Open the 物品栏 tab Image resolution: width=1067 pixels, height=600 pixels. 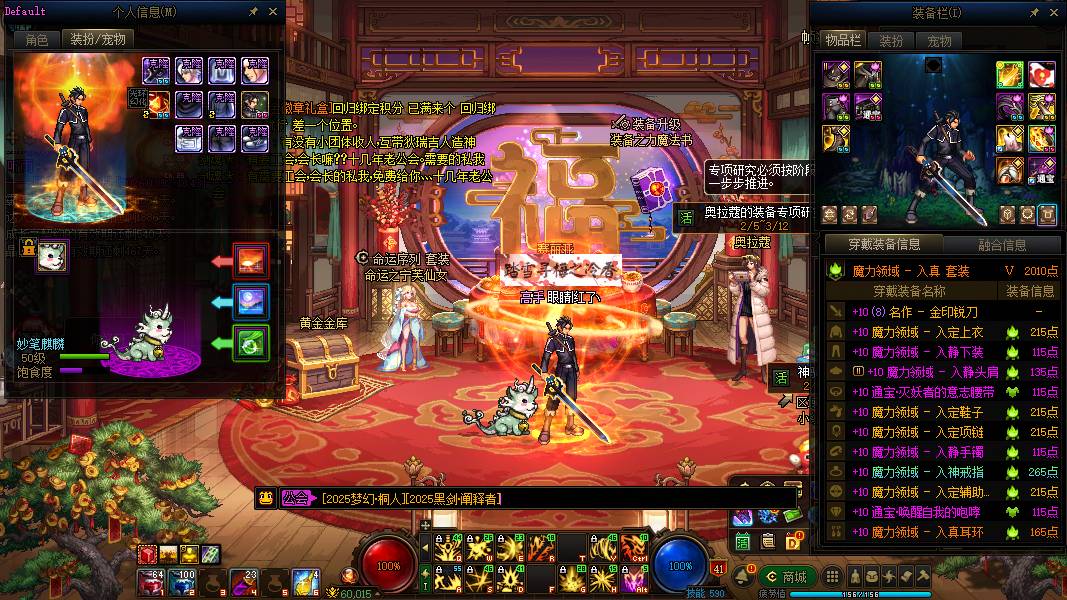coord(842,40)
